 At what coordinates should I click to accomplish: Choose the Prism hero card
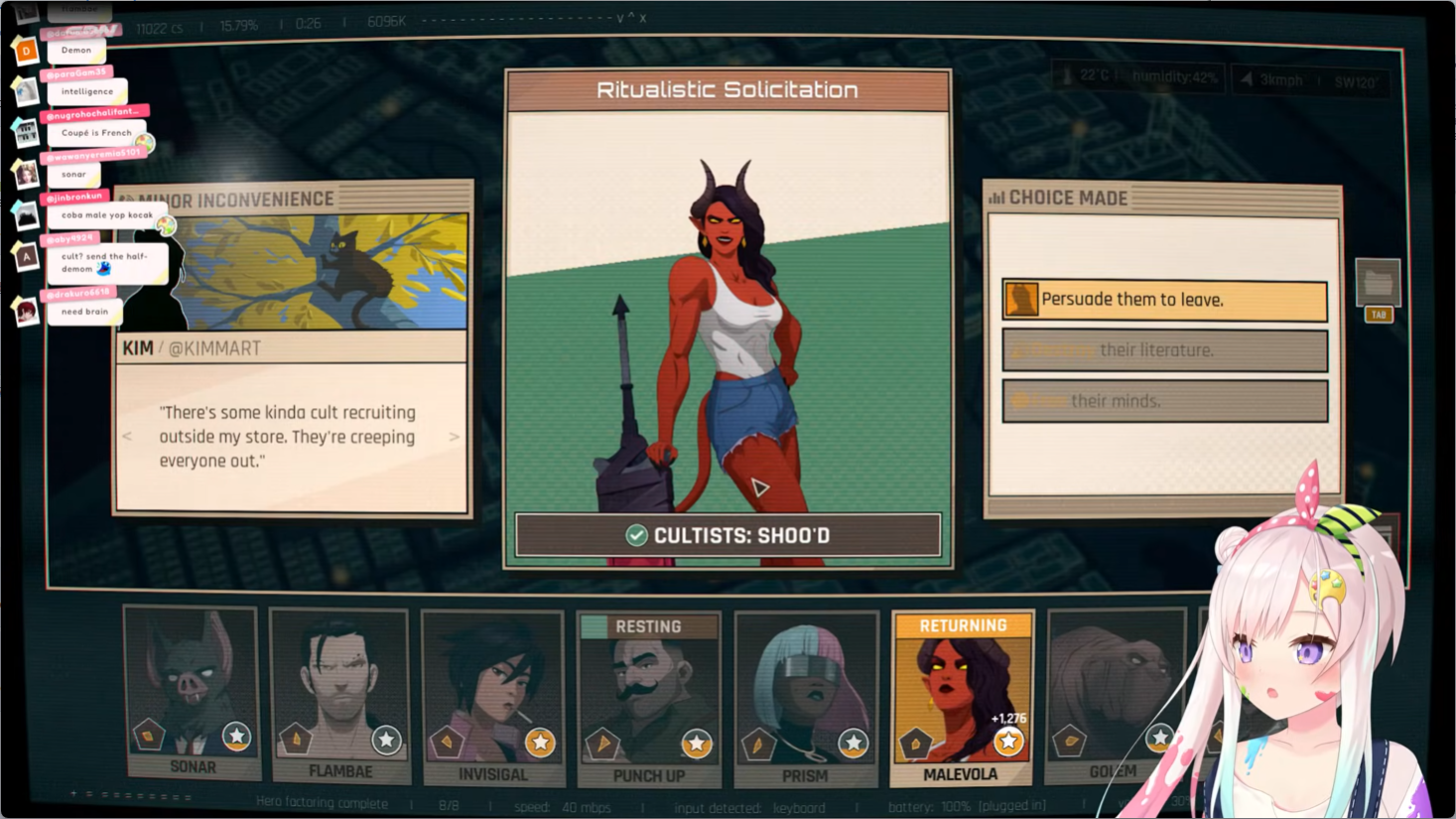tap(806, 699)
